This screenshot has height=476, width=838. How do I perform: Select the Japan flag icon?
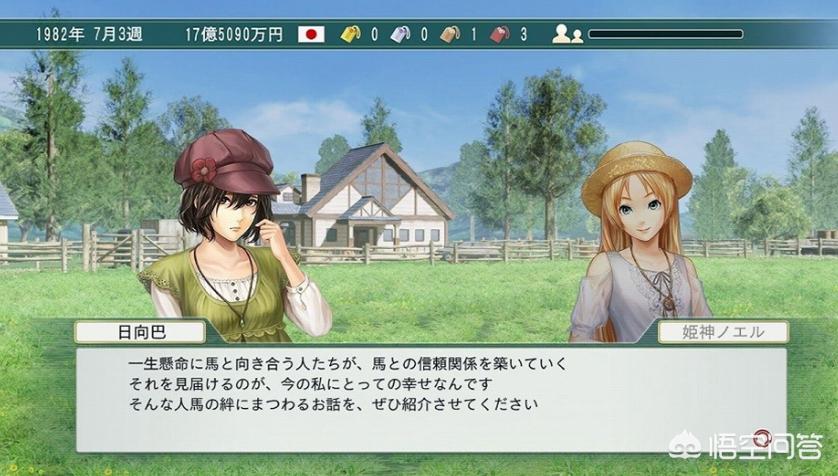(312, 34)
